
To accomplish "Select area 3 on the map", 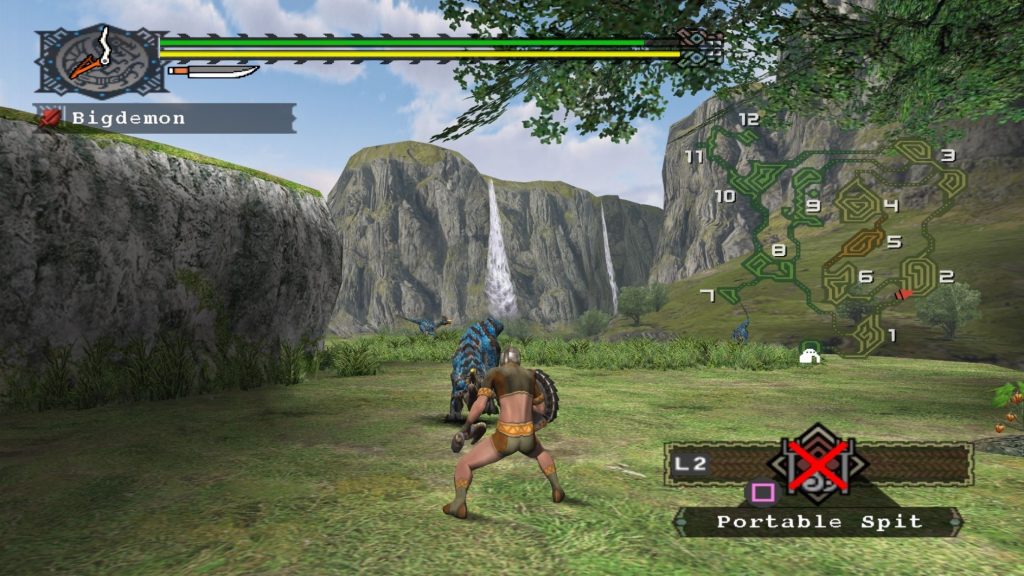I will coord(946,155).
